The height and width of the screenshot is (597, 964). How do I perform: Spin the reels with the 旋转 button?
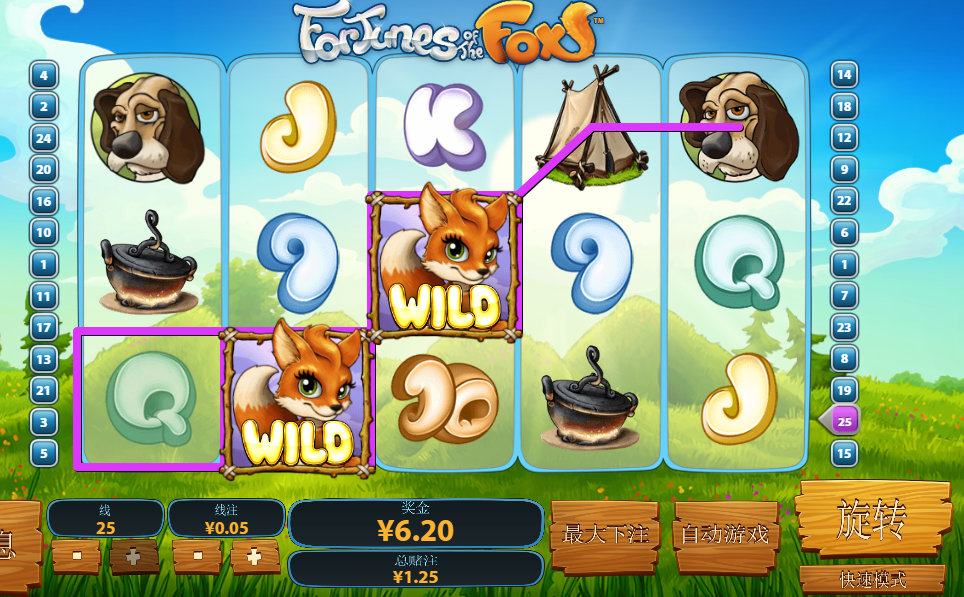pyautogui.click(x=873, y=518)
